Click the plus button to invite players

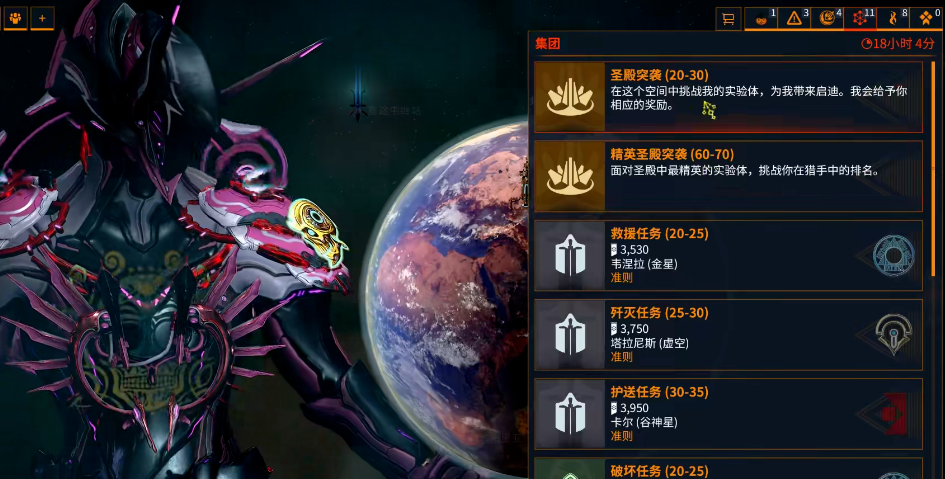click(x=42, y=18)
